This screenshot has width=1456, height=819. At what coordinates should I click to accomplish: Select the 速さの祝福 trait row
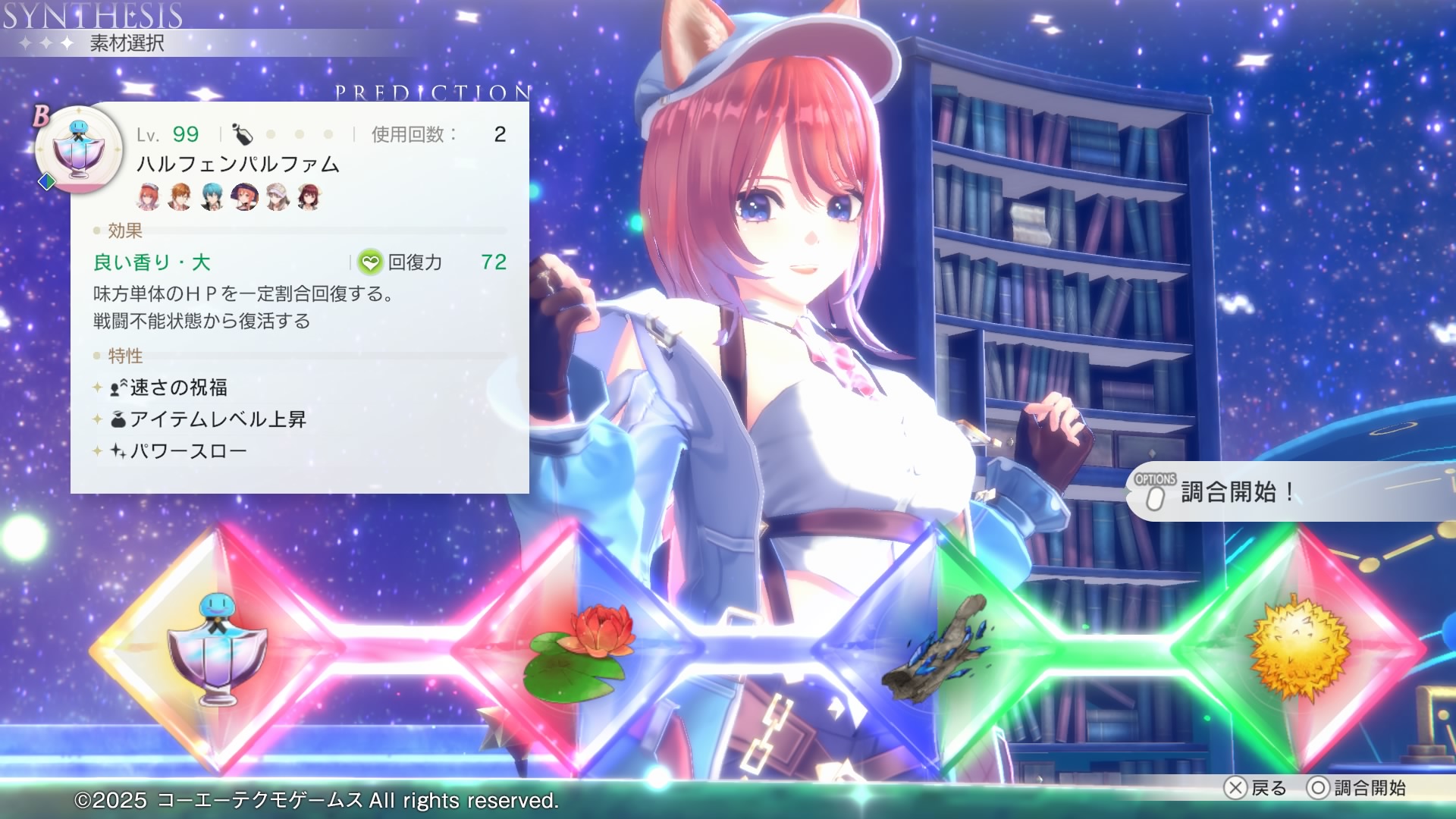click(178, 388)
